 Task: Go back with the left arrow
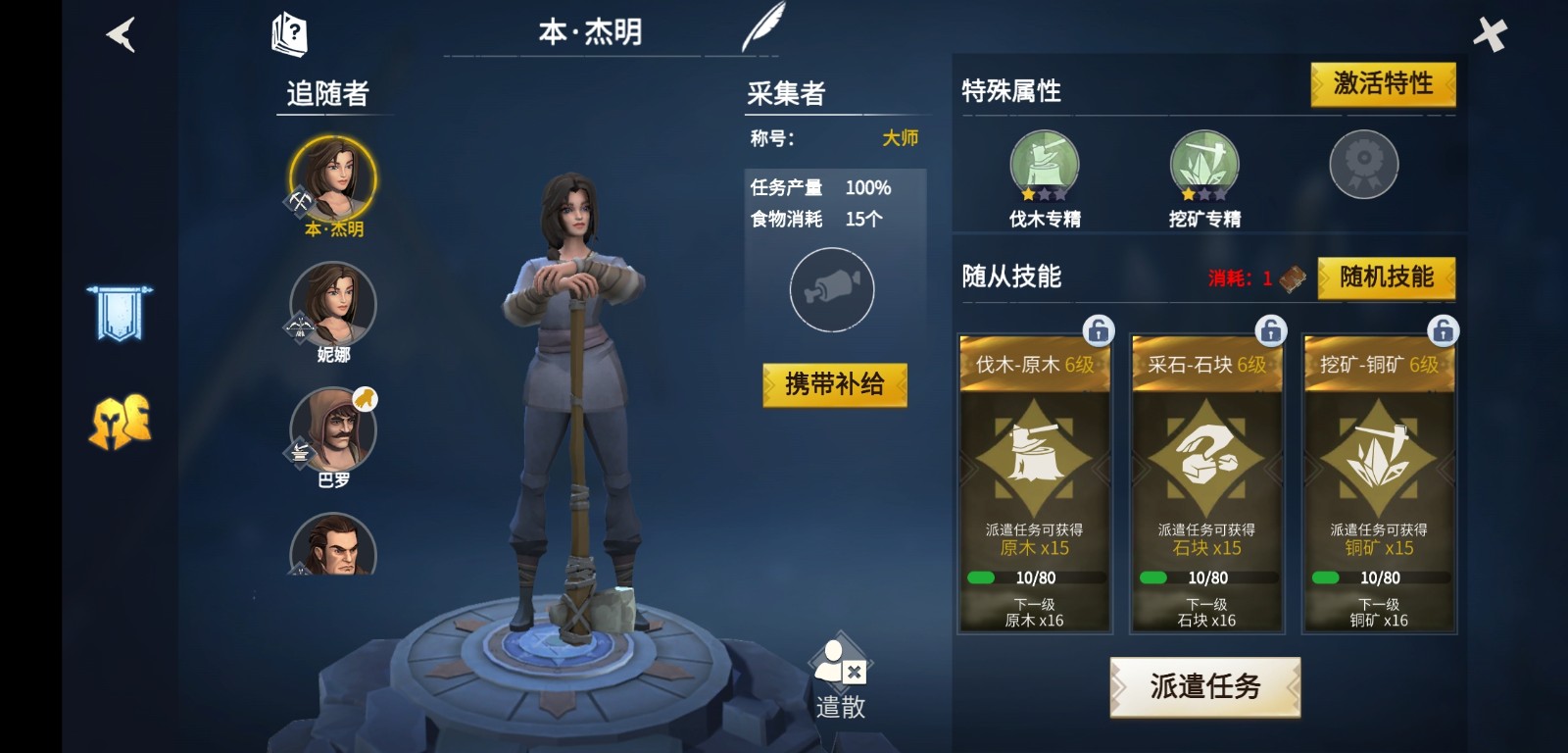pos(121,35)
